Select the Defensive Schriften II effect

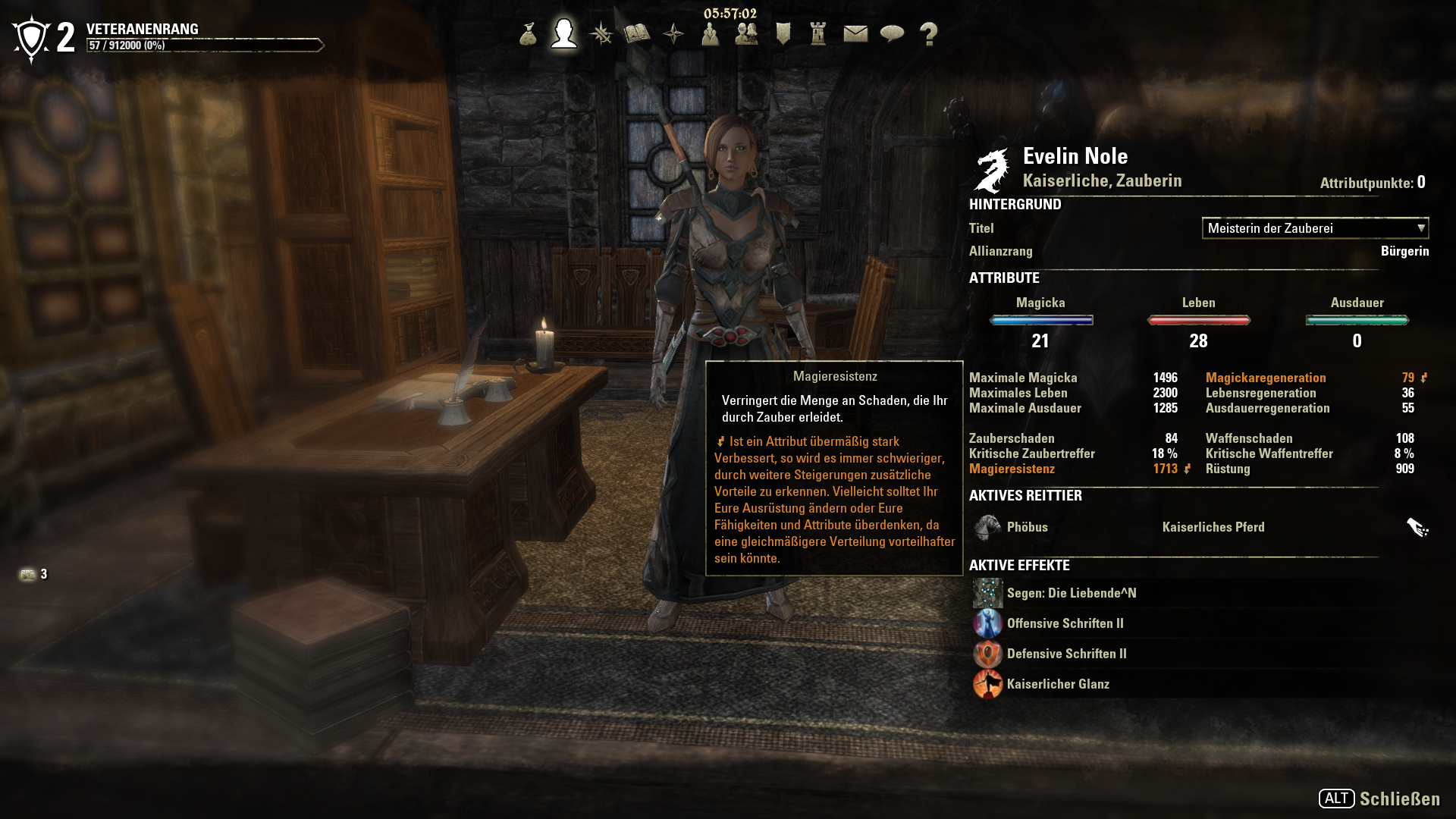(x=1066, y=654)
